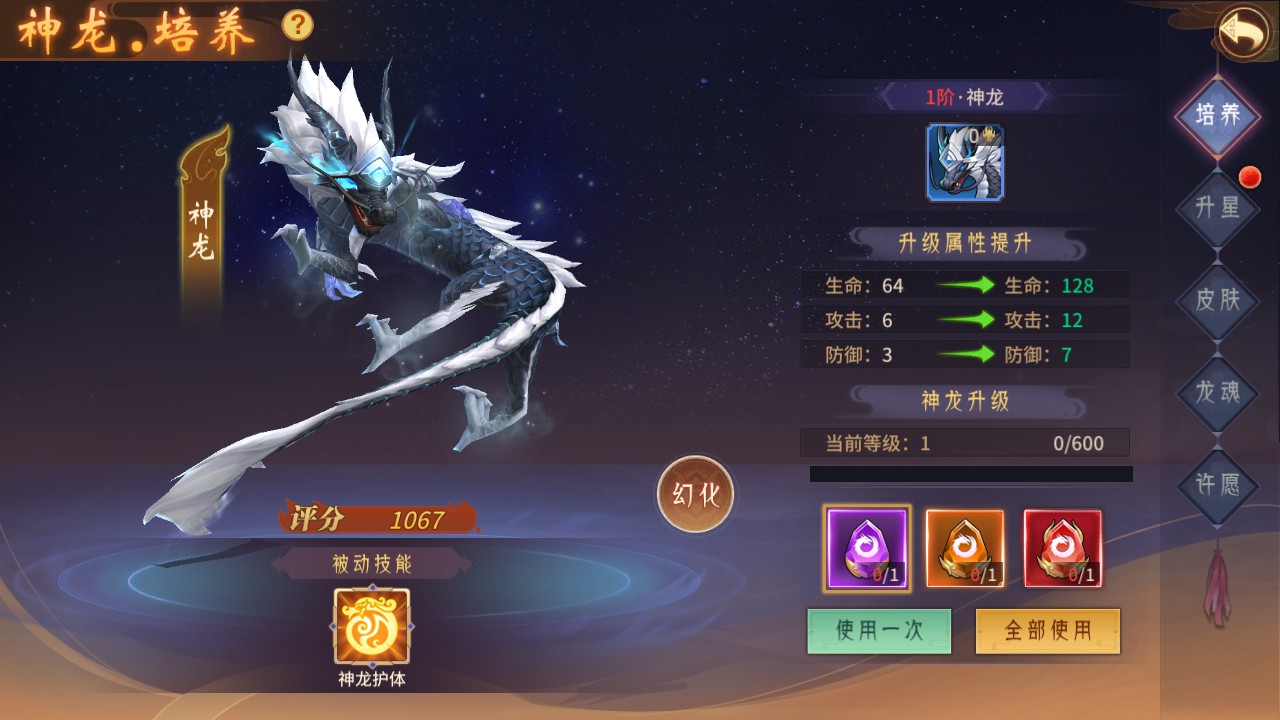Switch to the 培养 tab
Viewport: 1280px width, 720px height.
tap(1217, 115)
